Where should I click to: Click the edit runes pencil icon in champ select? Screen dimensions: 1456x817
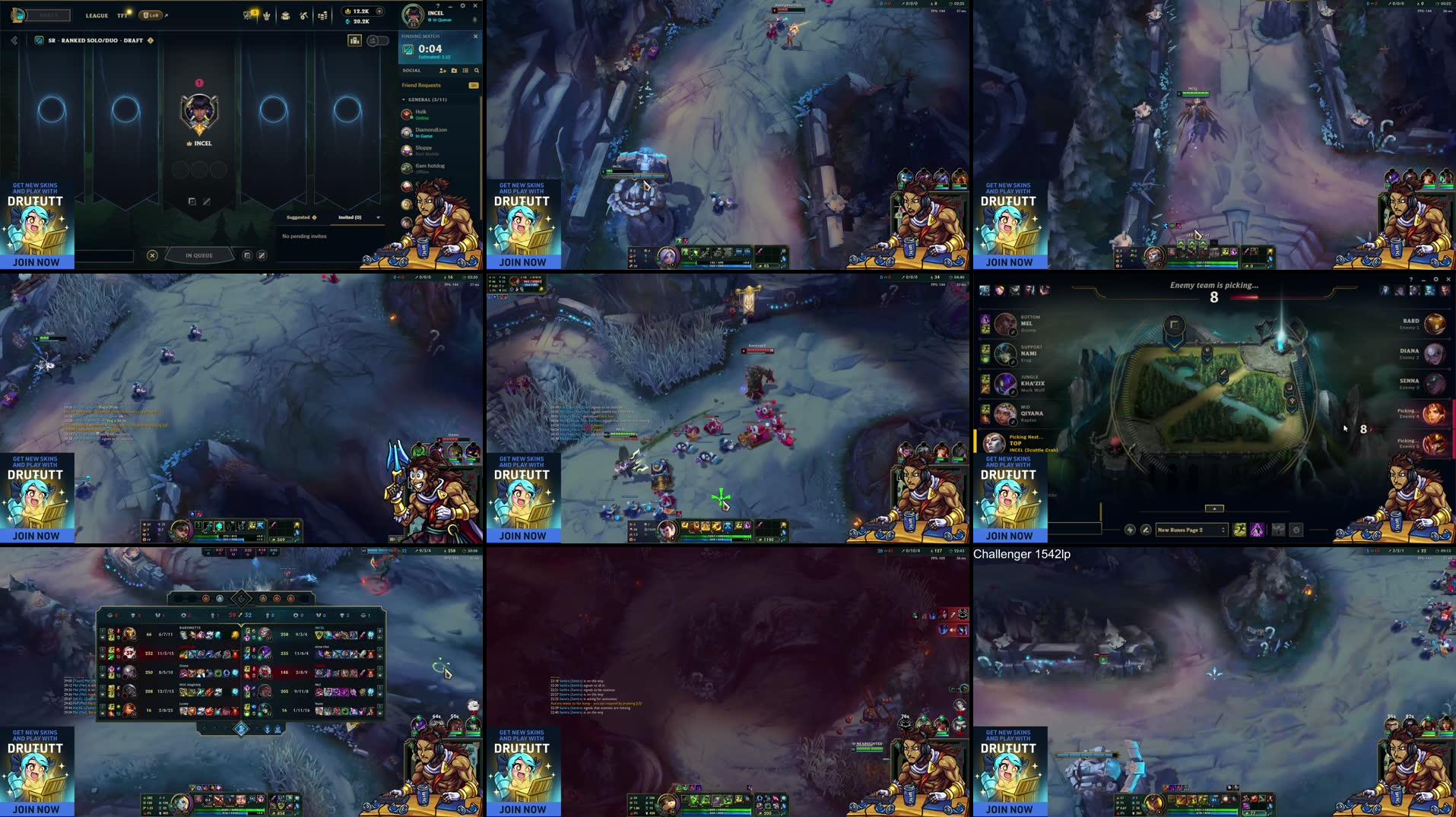pos(1147,530)
